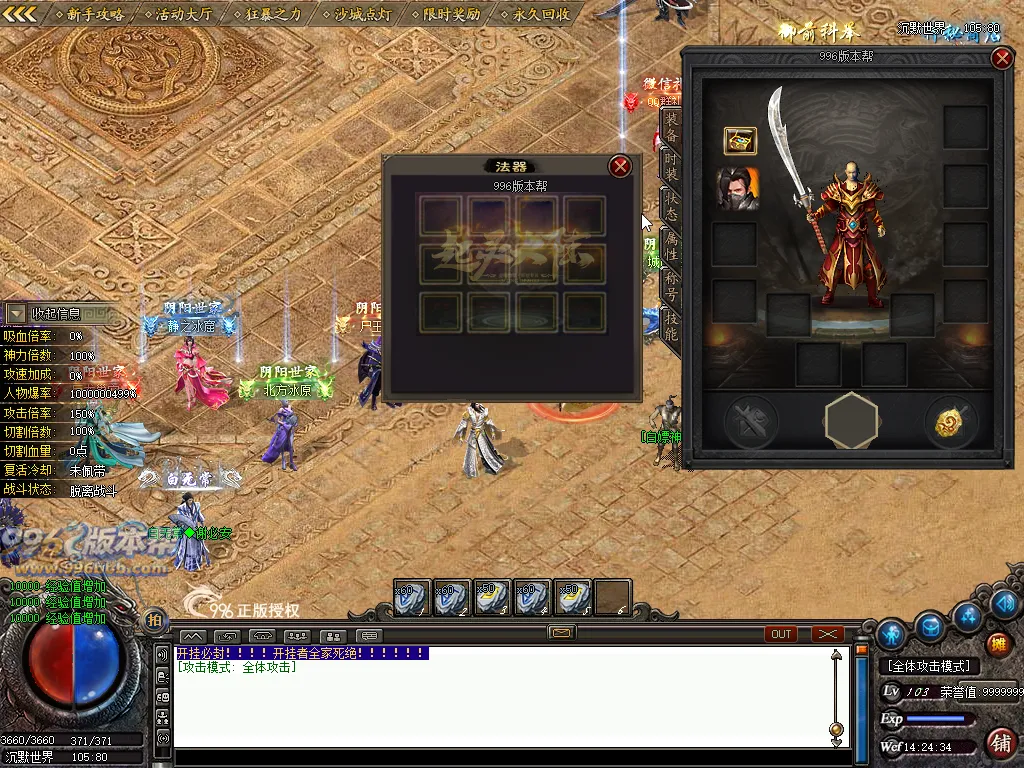Switch to the 状态 status tab
Screen dimensions: 1024x768
click(671, 207)
